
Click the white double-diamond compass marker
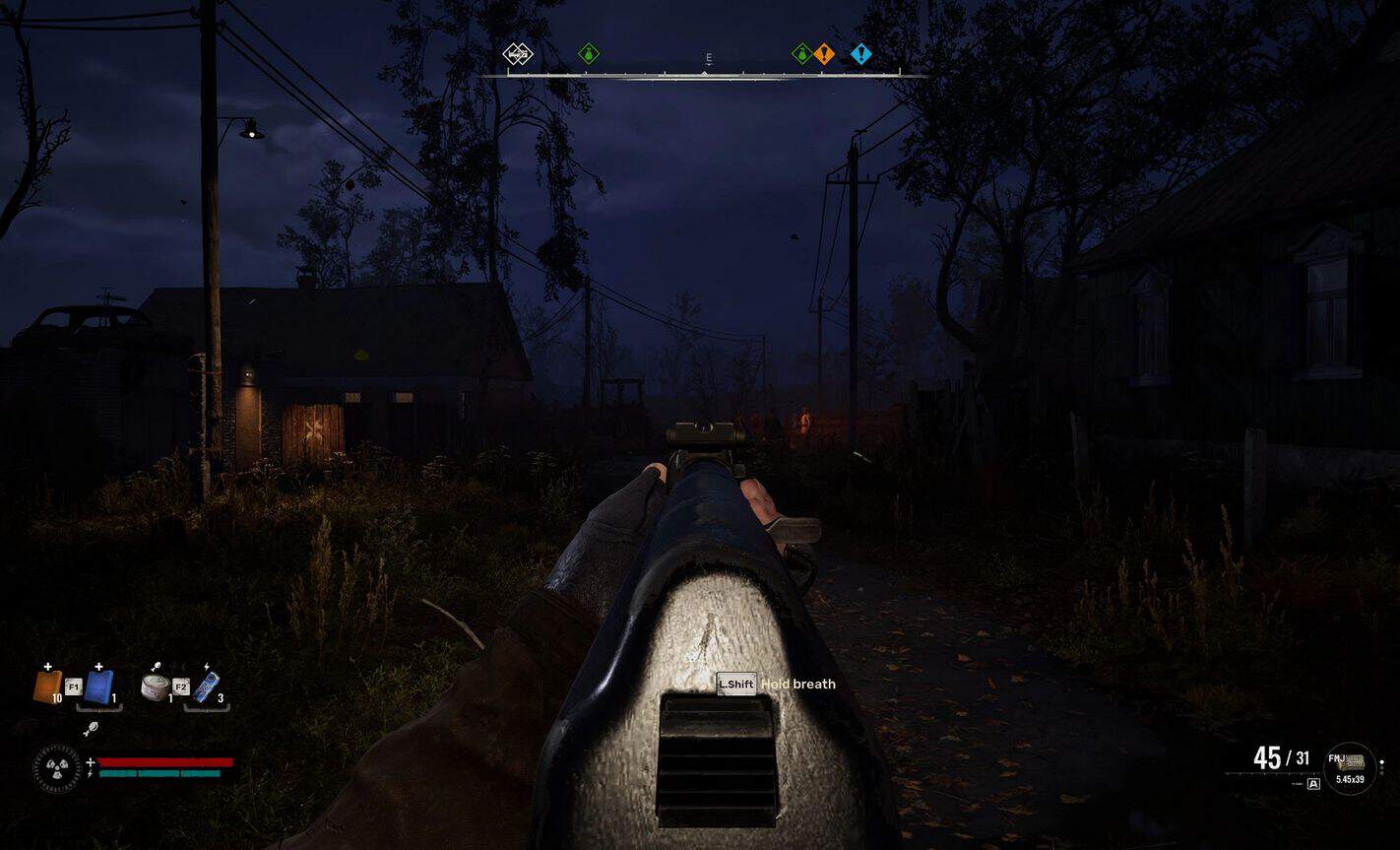(x=518, y=54)
